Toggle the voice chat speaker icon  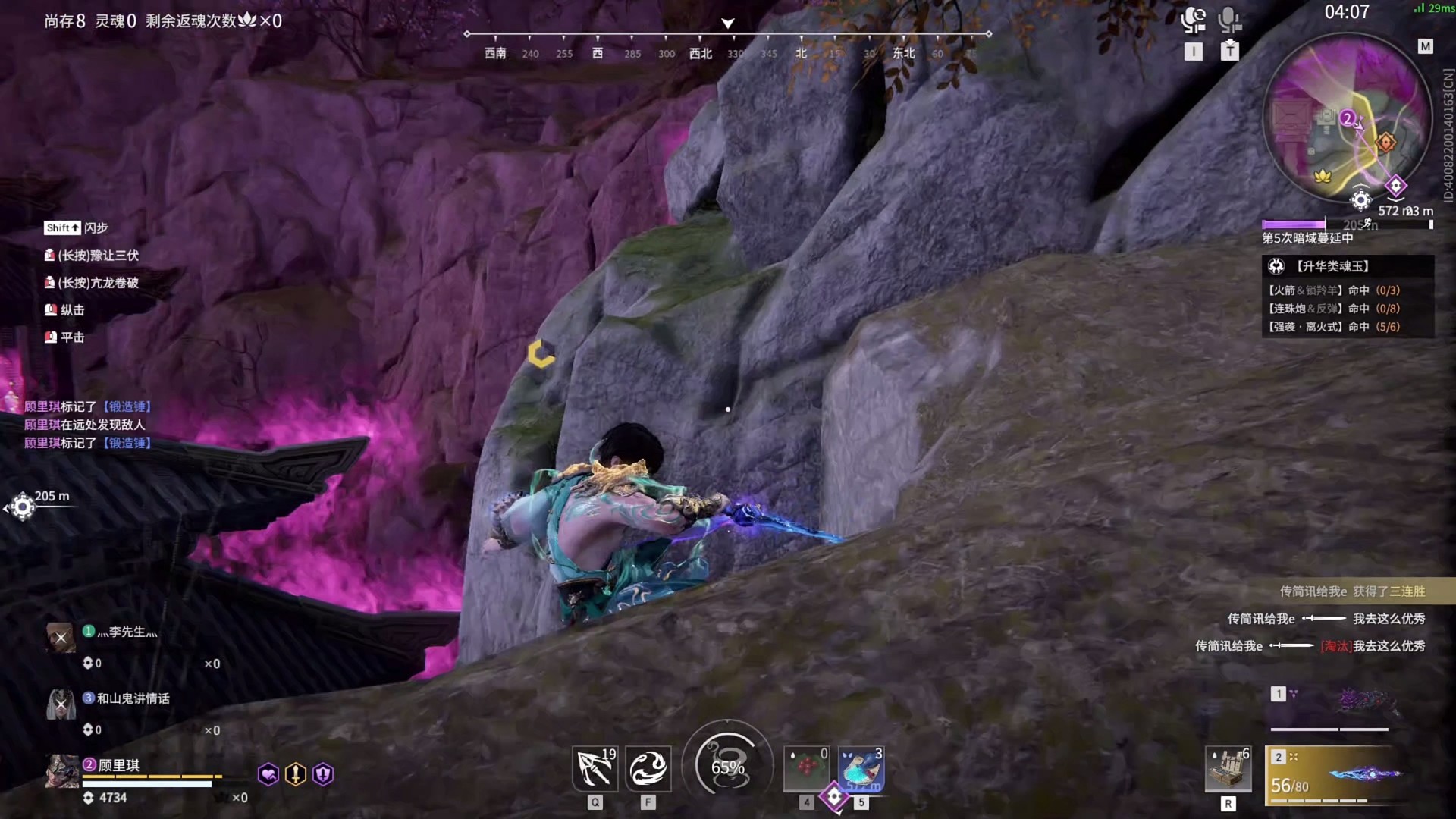(x=1194, y=20)
